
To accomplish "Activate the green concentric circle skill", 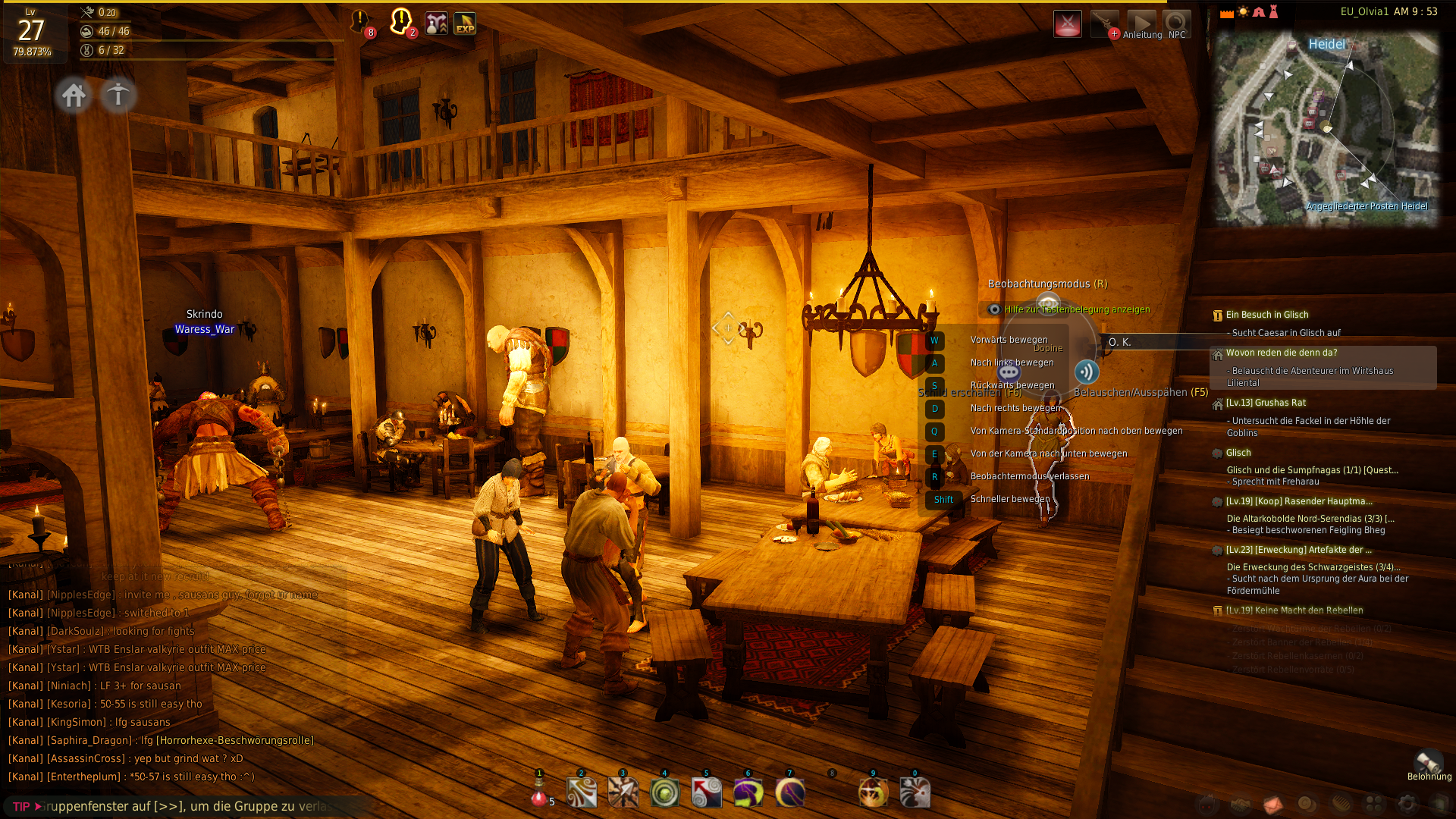I will tap(665, 793).
